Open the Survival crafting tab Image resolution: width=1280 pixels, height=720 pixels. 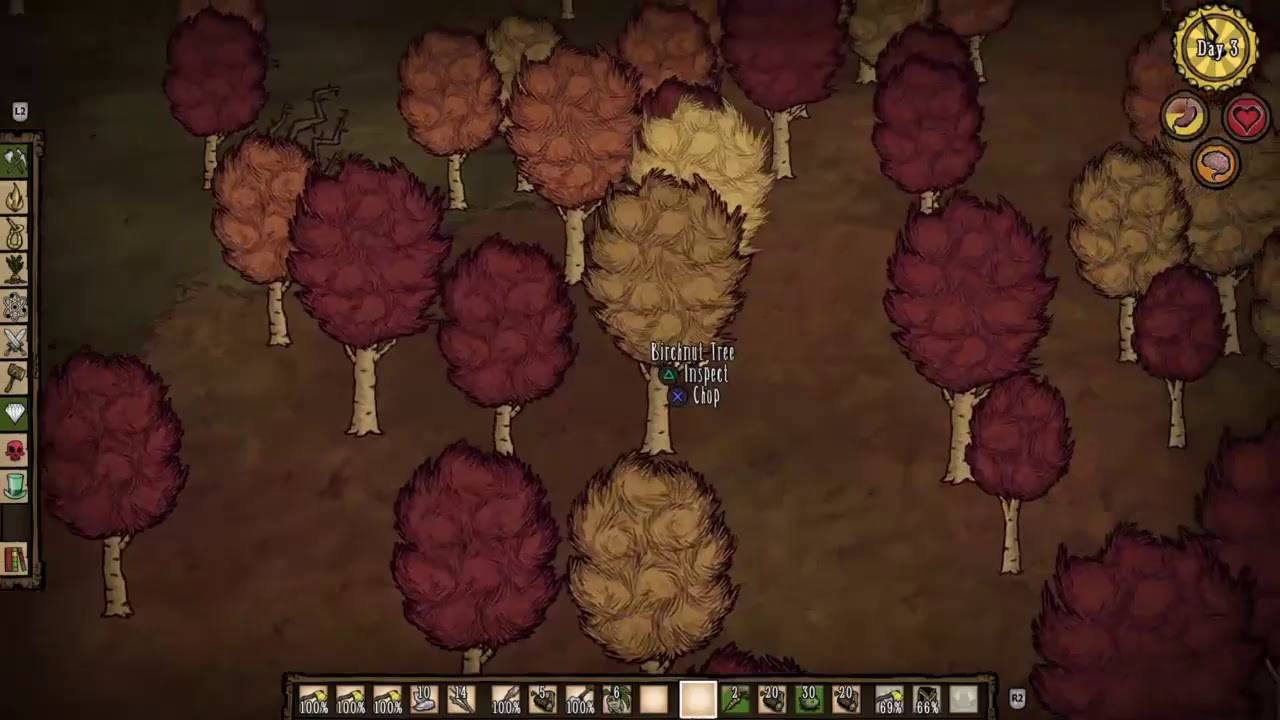click(x=16, y=236)
